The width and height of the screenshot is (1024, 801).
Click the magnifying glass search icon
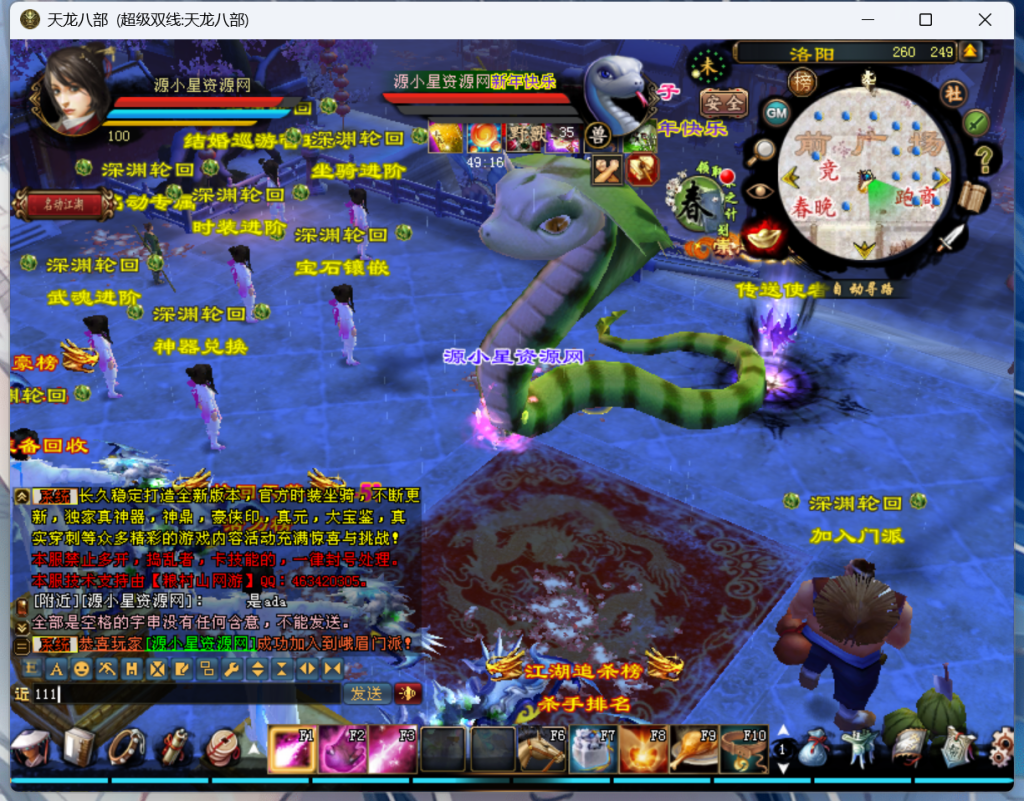click(x=762, y=150)
